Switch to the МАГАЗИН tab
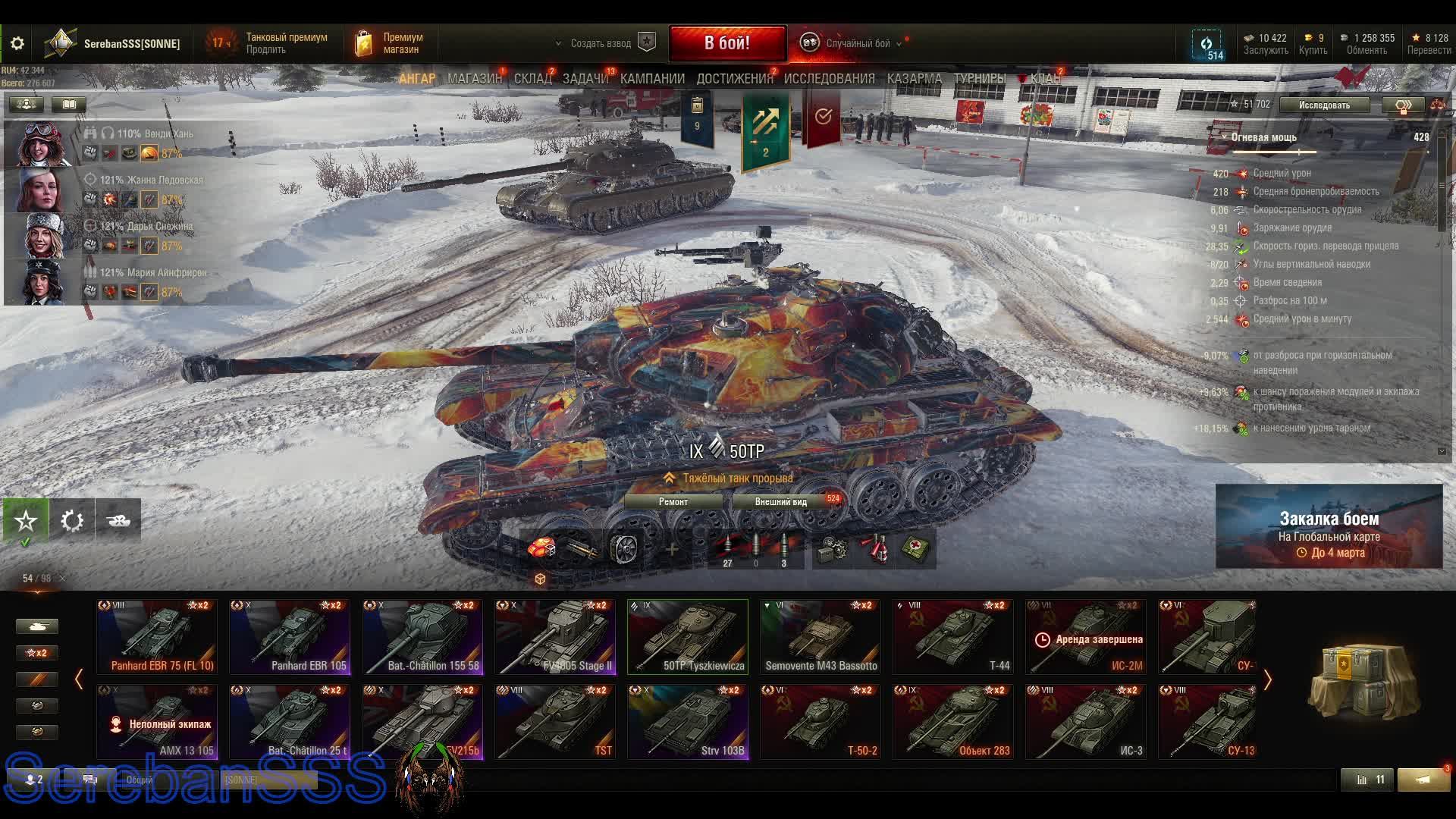 tap(474, 78)
